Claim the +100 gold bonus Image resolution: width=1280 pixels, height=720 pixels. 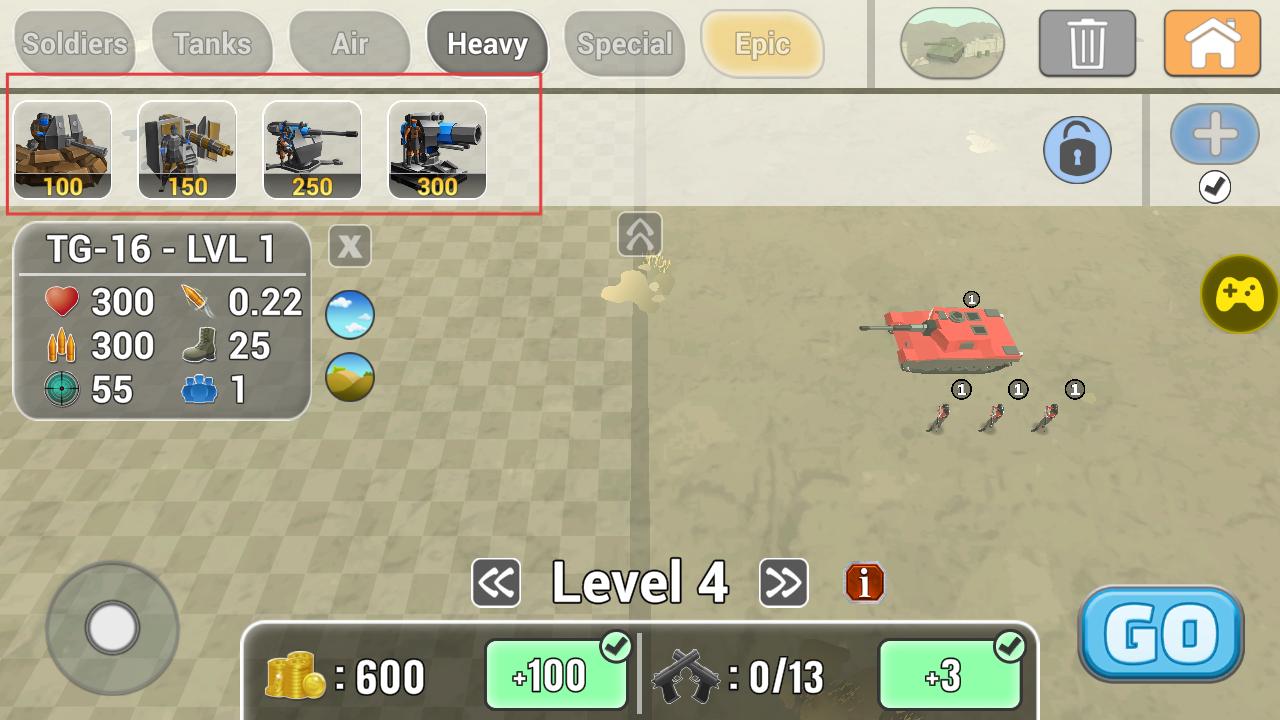pyautogui.click(x=558, y=675)
